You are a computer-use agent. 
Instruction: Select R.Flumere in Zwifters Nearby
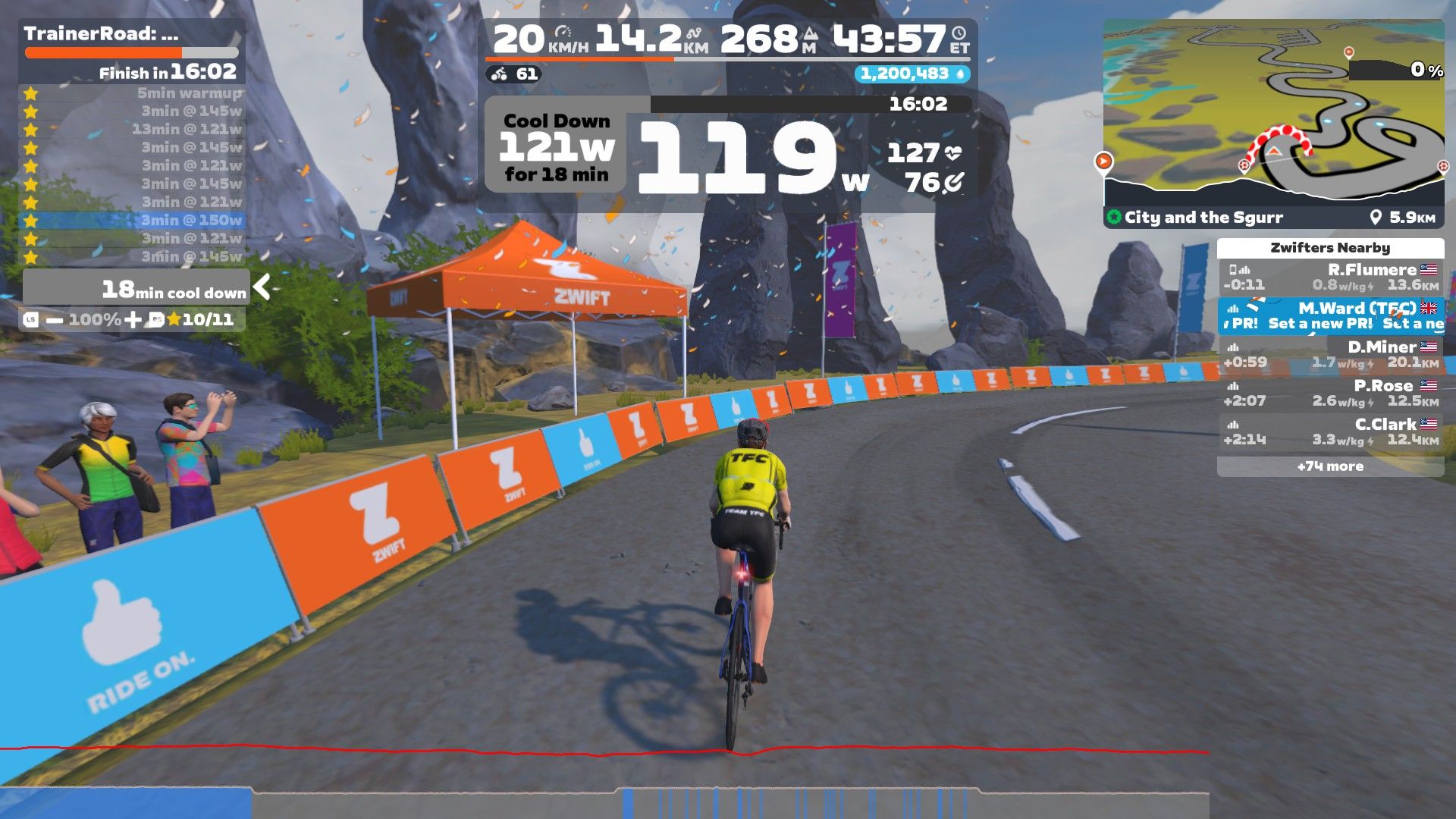(x=1330, y=278)
